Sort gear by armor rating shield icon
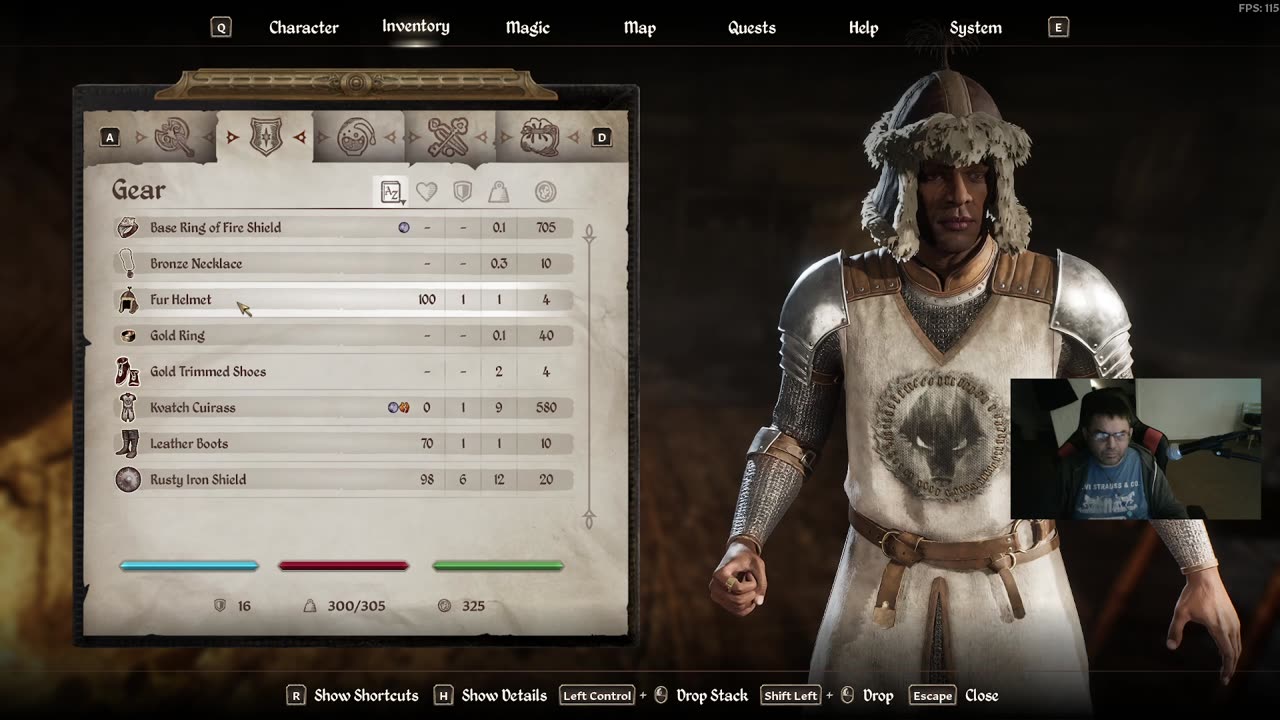Viewport: 1280px width, 720px height. tap(462, 192)
